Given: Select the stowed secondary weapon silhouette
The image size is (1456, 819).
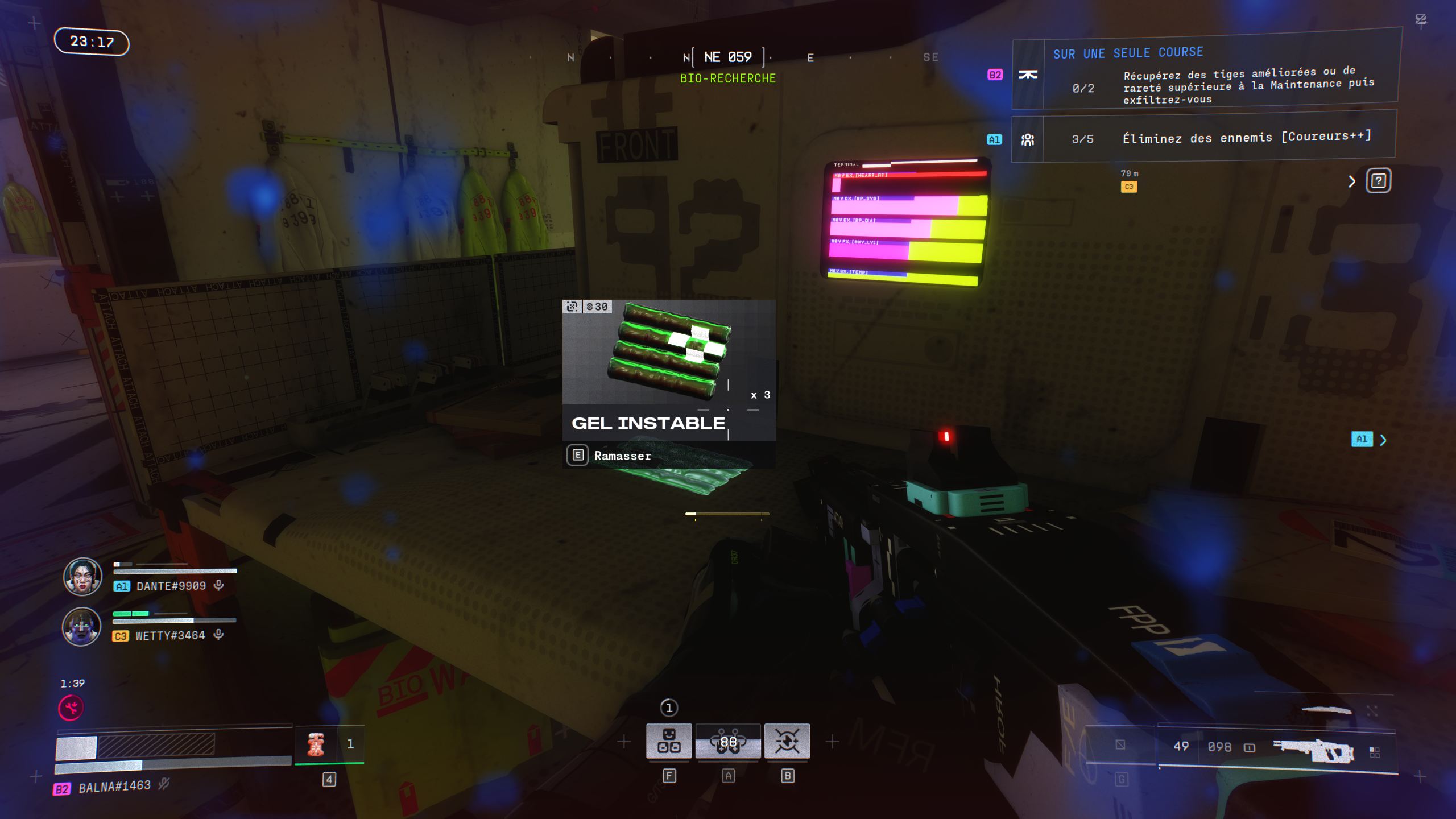Looking at the screenshot, I should point(1326,710).
